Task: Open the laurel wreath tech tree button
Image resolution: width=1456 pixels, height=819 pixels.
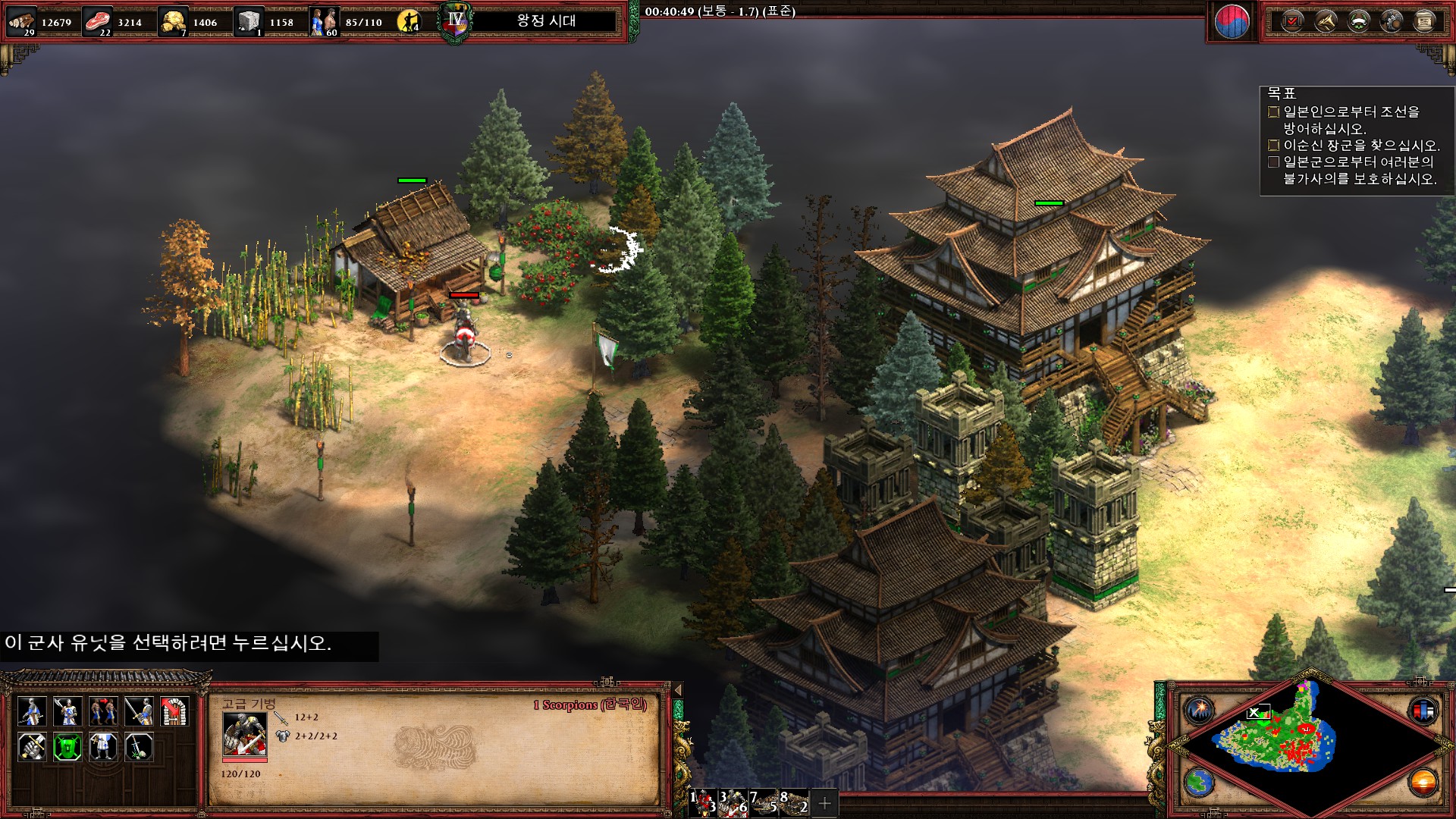Action: 1359,21
